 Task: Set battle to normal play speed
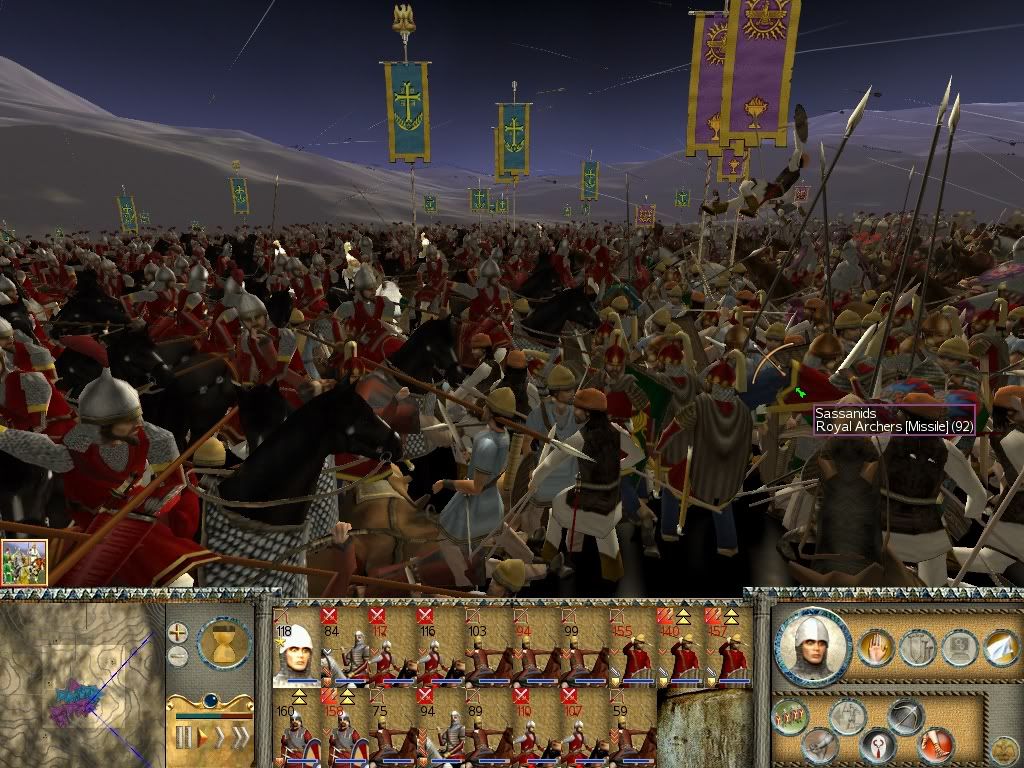pyautogui.click(x=201, y=738)
